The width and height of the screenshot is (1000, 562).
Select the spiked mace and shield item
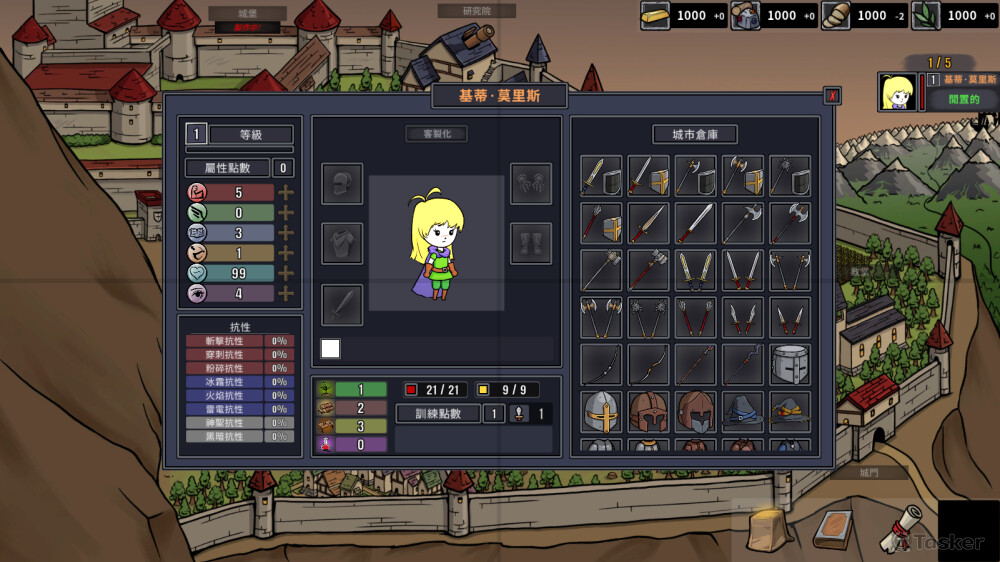tap(790, 176)
